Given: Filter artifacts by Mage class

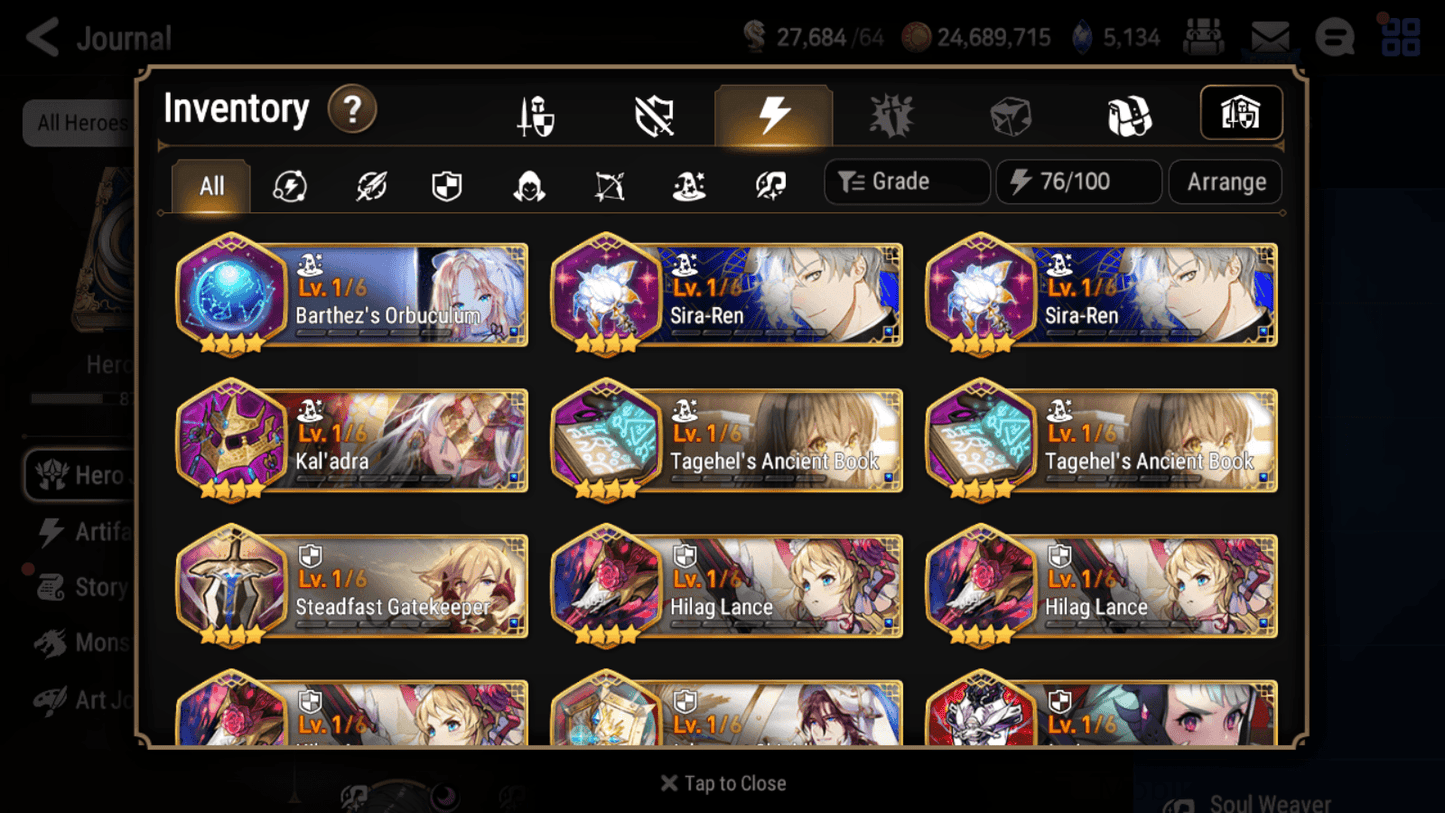Looking at the screenshot, I should pyautogui.click(x=687, y=182).
